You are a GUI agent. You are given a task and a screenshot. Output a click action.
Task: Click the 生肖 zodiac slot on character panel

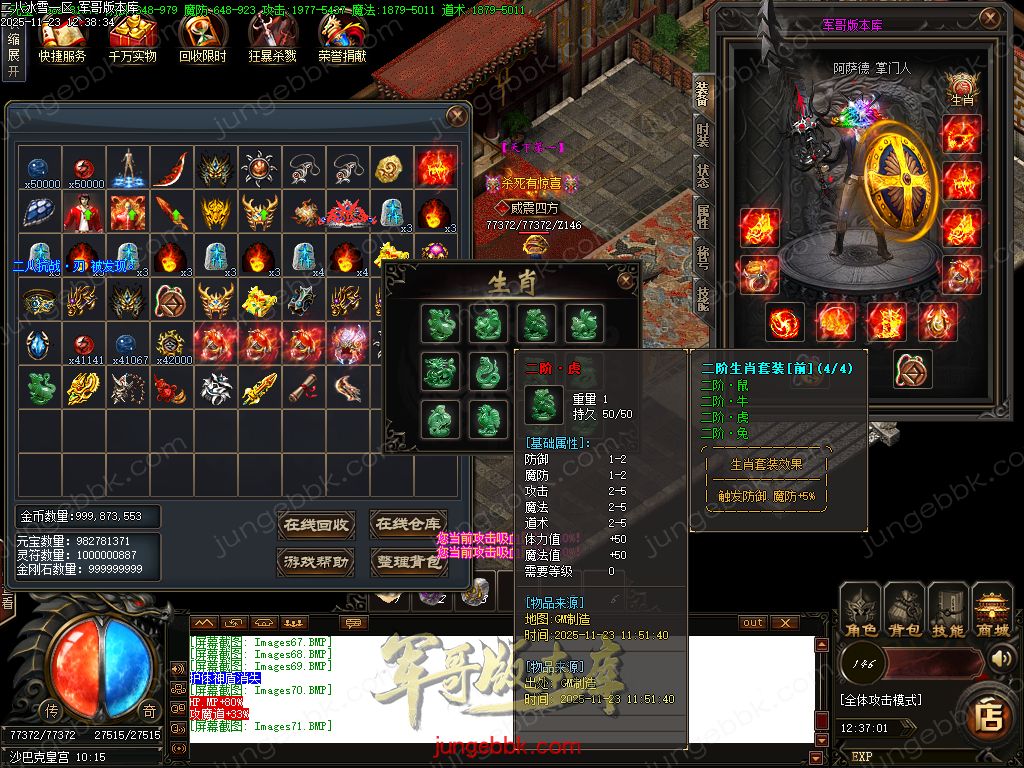point(961,89)
